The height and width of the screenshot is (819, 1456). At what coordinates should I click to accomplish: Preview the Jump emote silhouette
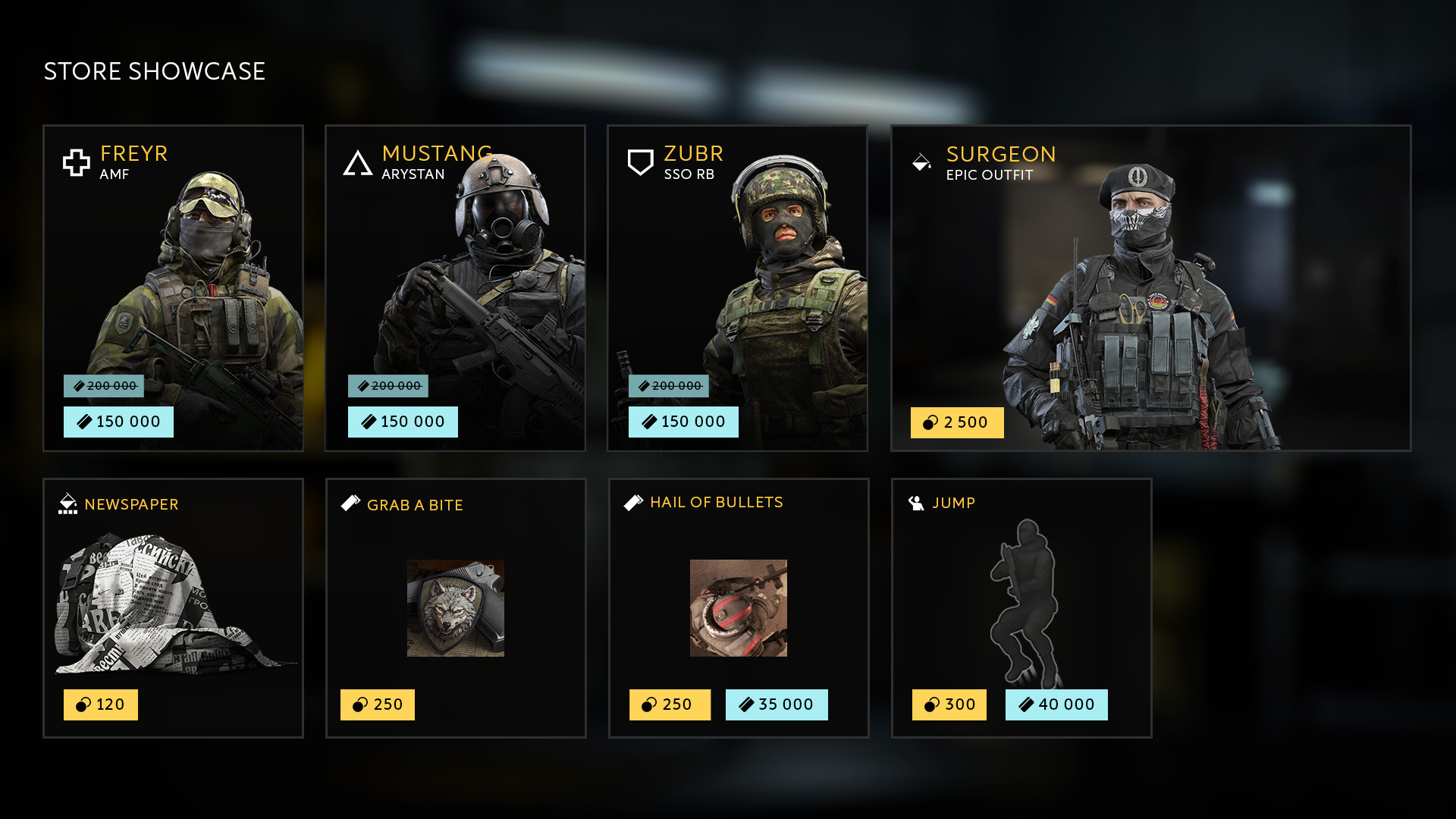(1022, 603)
